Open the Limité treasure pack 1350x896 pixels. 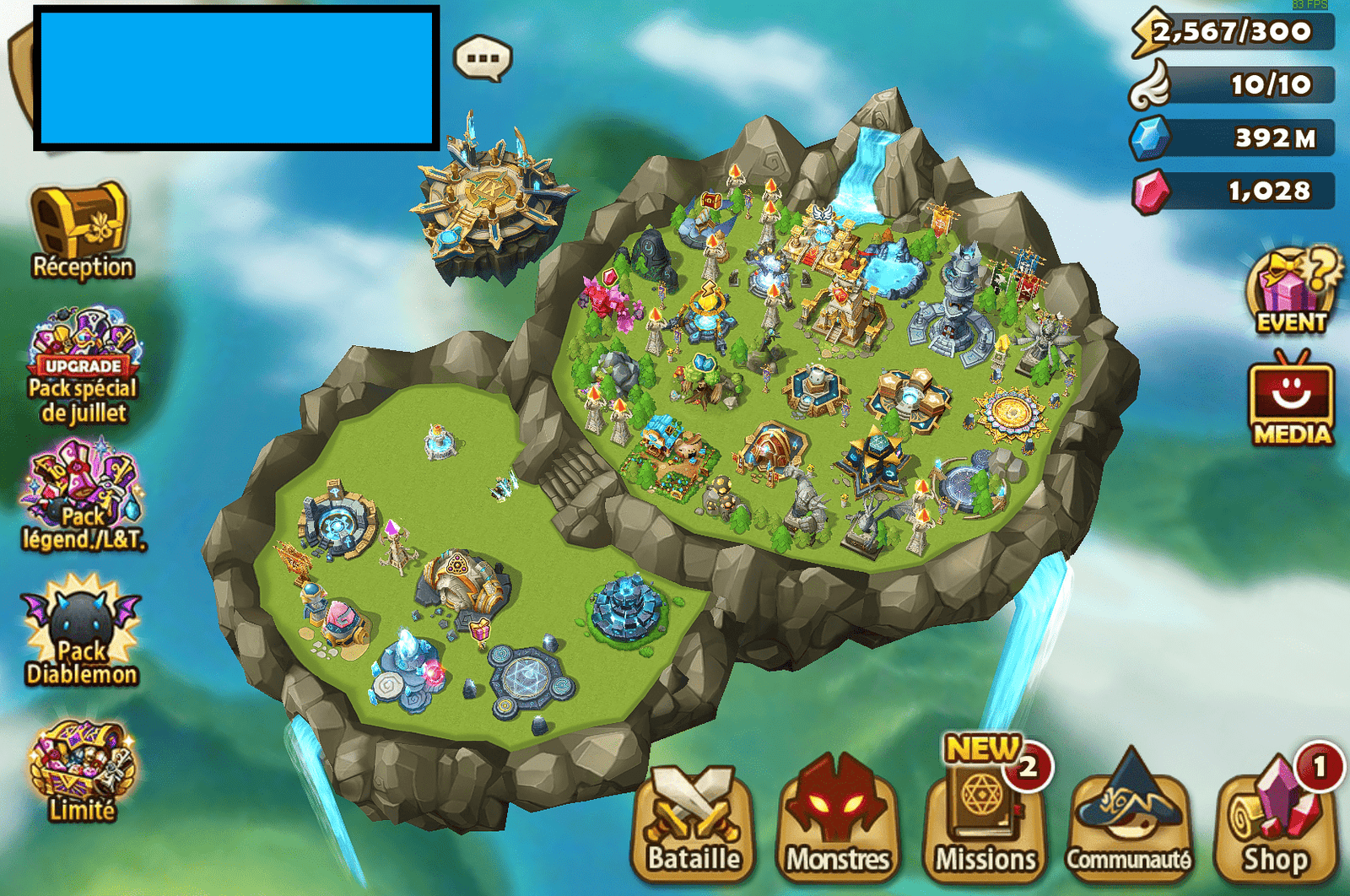tap(81, 769)
